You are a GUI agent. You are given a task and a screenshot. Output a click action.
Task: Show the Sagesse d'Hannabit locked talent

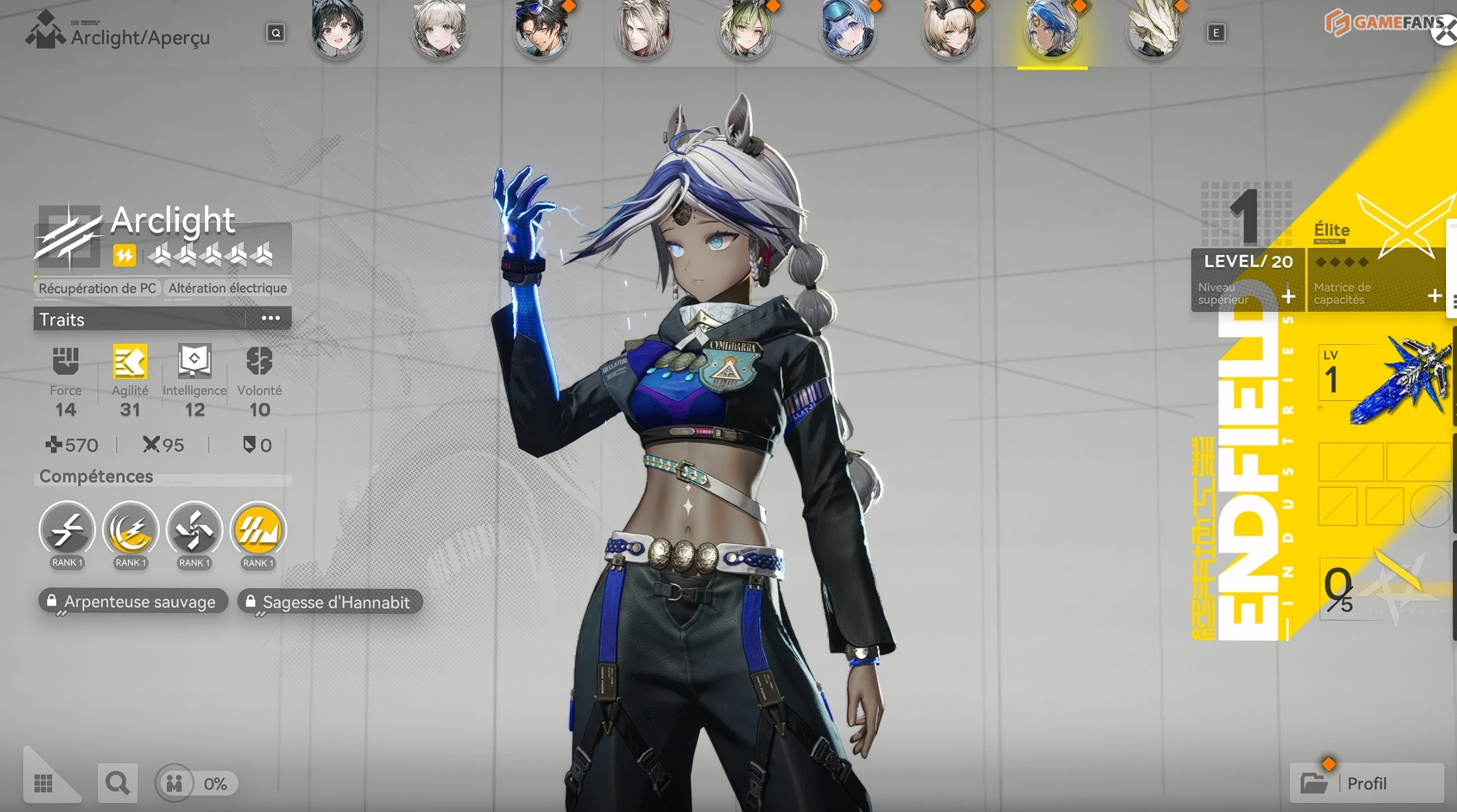click(x=330, y=603)
